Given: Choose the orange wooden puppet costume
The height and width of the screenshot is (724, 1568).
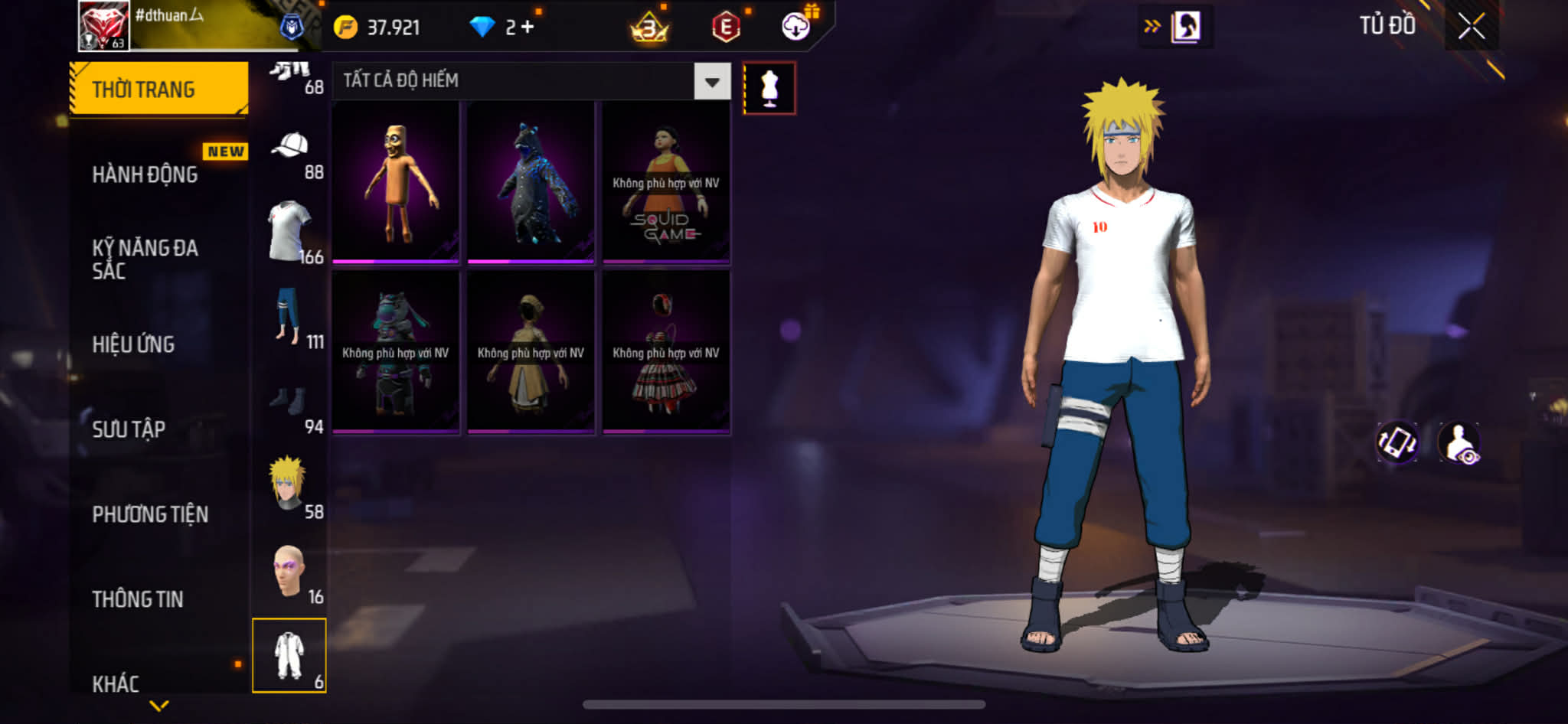Looking at the screenshot, I should [x=396, y=182].
